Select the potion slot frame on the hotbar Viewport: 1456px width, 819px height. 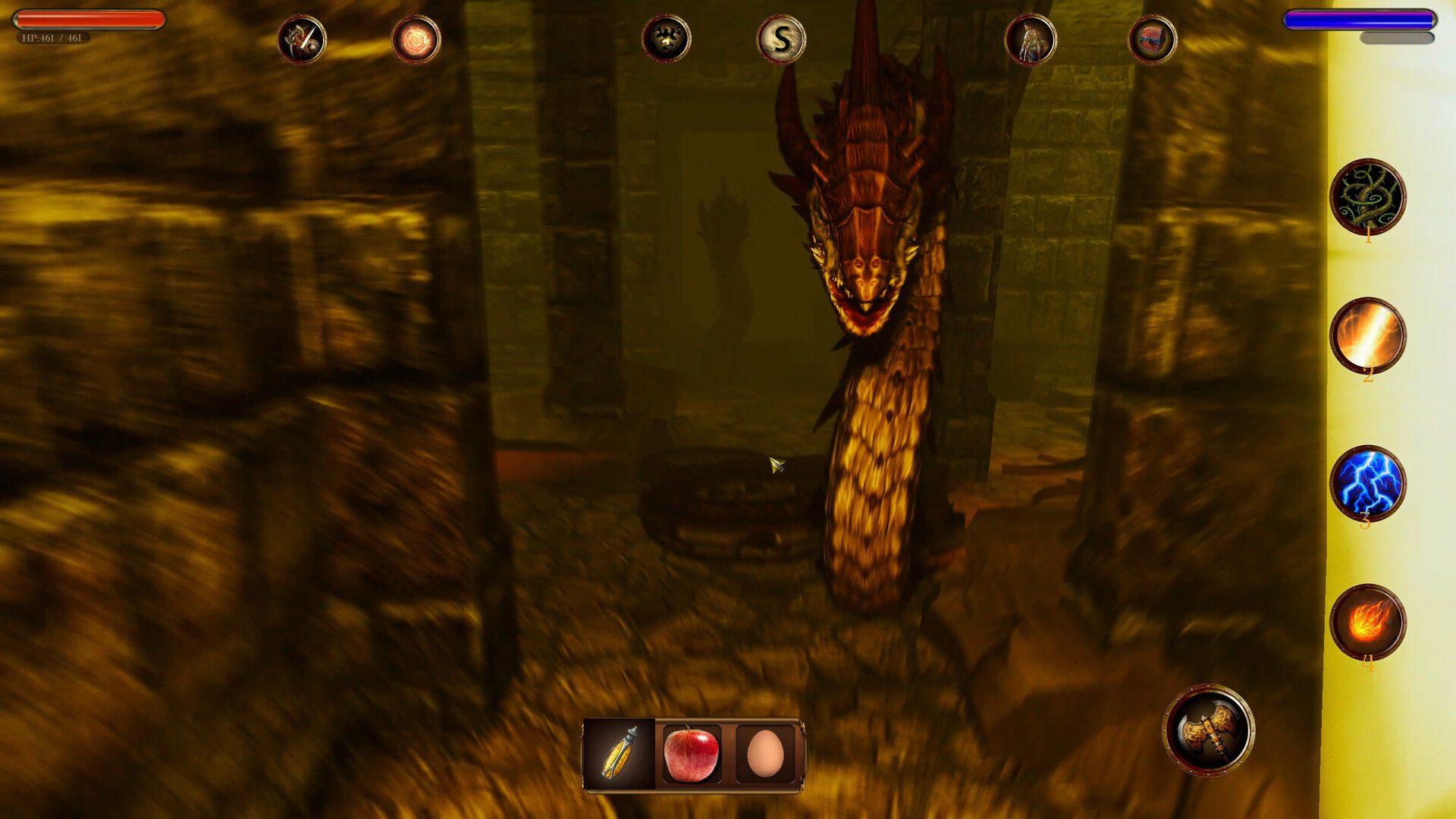click(619, 752)
